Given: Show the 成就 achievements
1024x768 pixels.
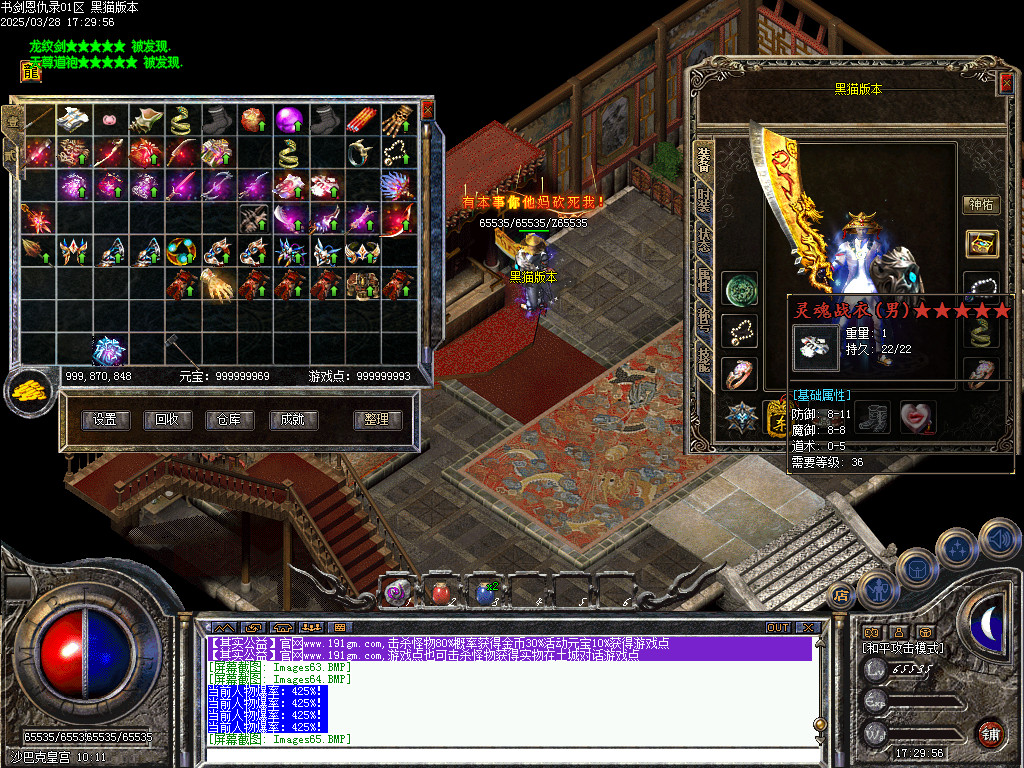Looking at the screenshot, I should [x=292, y=420].
